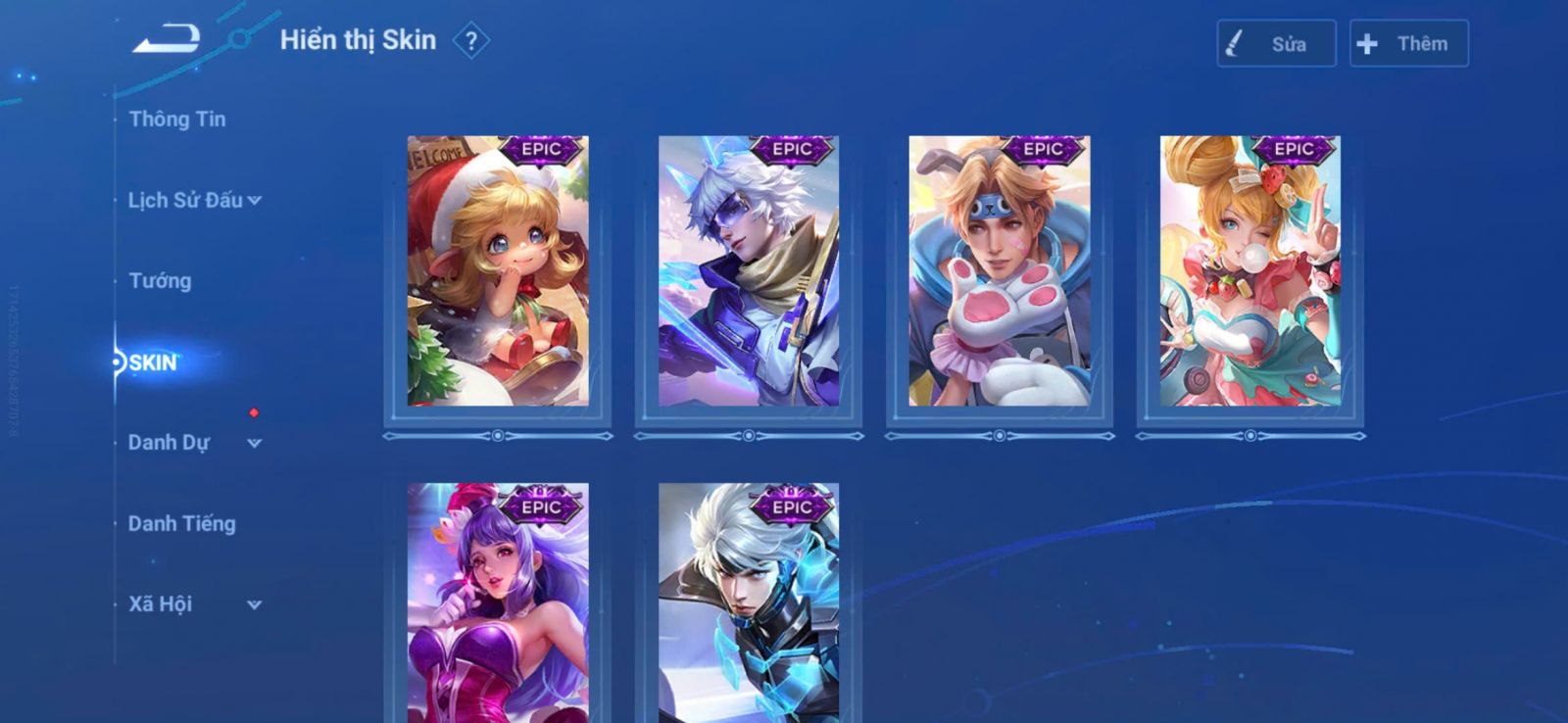This screenshot has height=723, width=1568.
Task: Choose the purple-haired girl in magenta skin
Action: pyautogui.click(x=498, y=602)
